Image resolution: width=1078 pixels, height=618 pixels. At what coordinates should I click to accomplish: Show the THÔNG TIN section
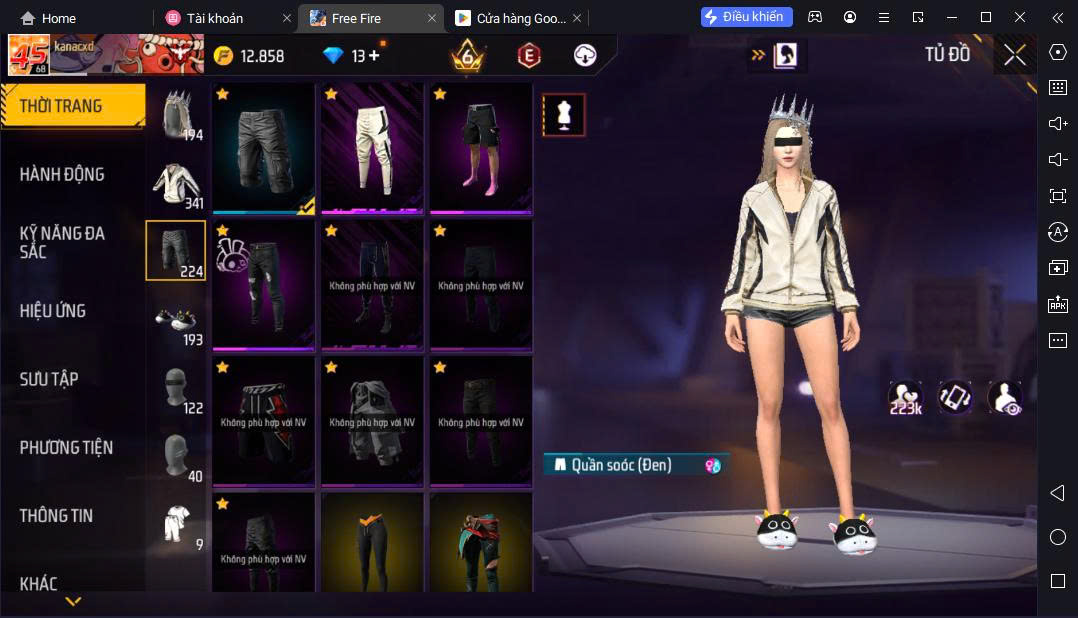pos(56,516)
